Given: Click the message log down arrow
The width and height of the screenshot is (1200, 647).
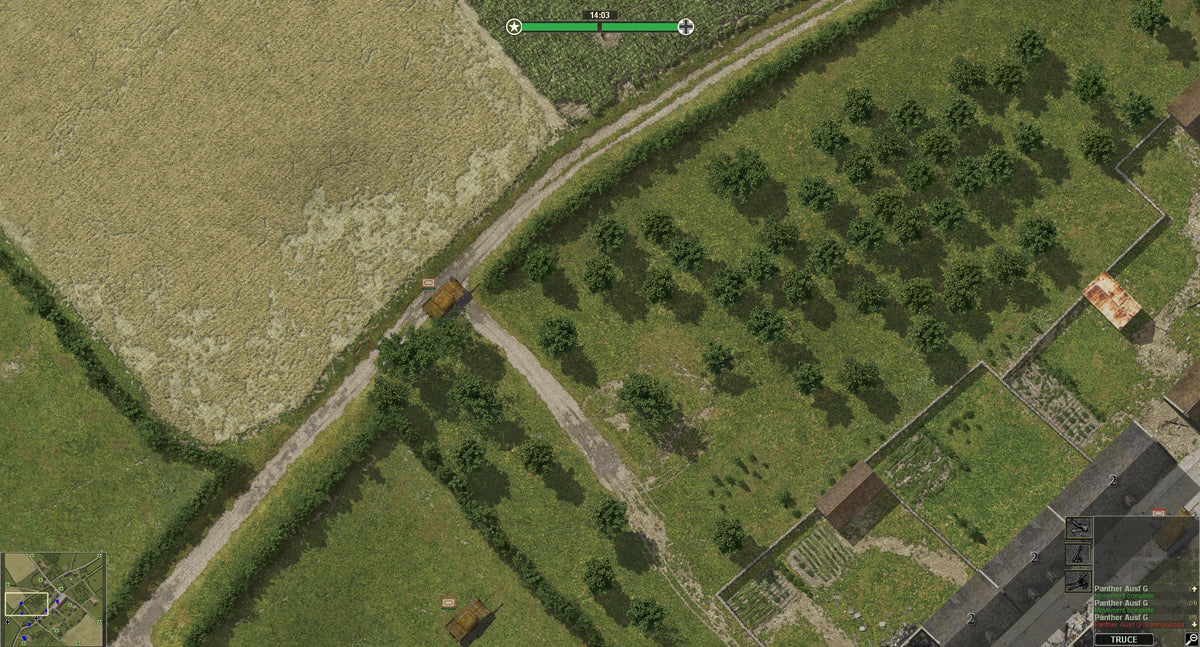Looking at the screenshot, I should pyautogui.click(x=1193, y=625).
